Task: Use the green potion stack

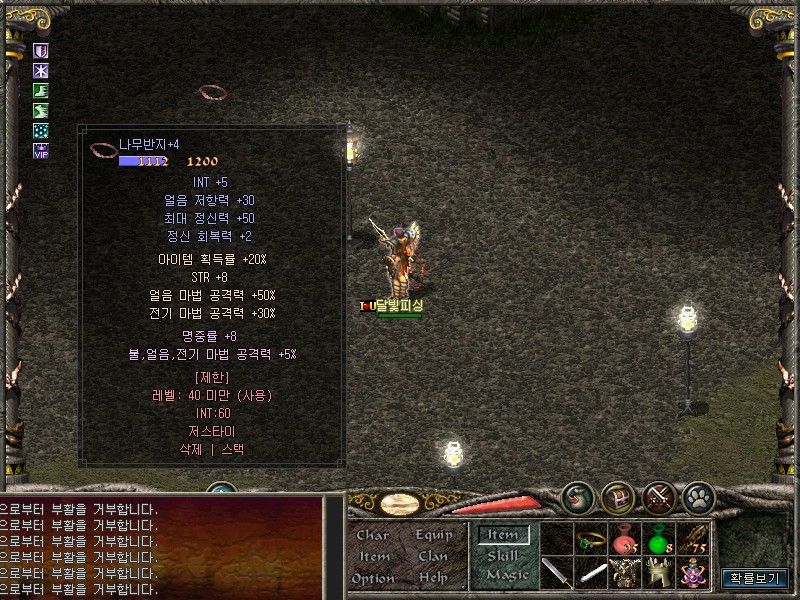Action: [660, 542]
